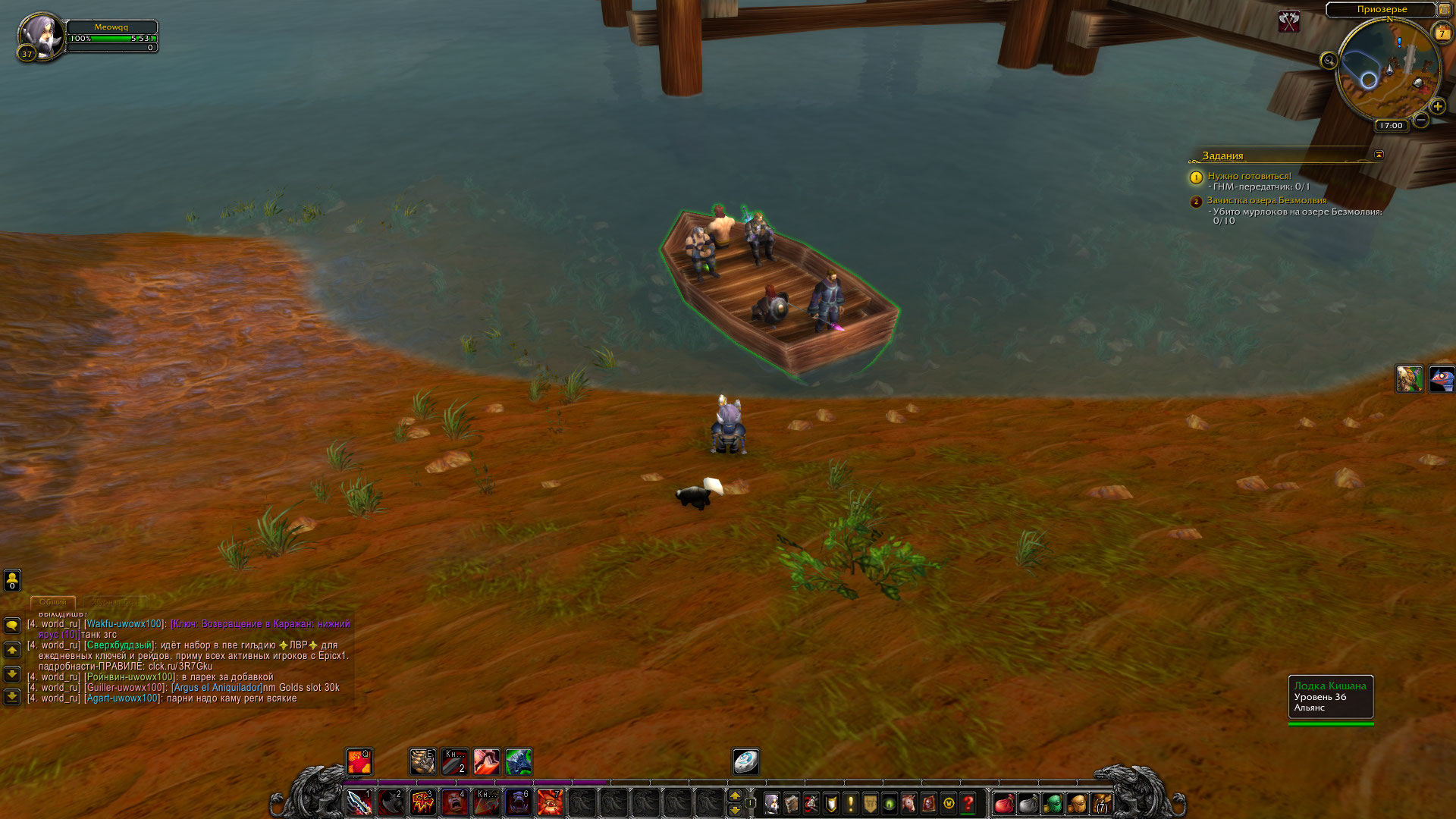1456x819 pixels.
Task: Collapse the Задания quest tracker
Action: click(1379, 155)
